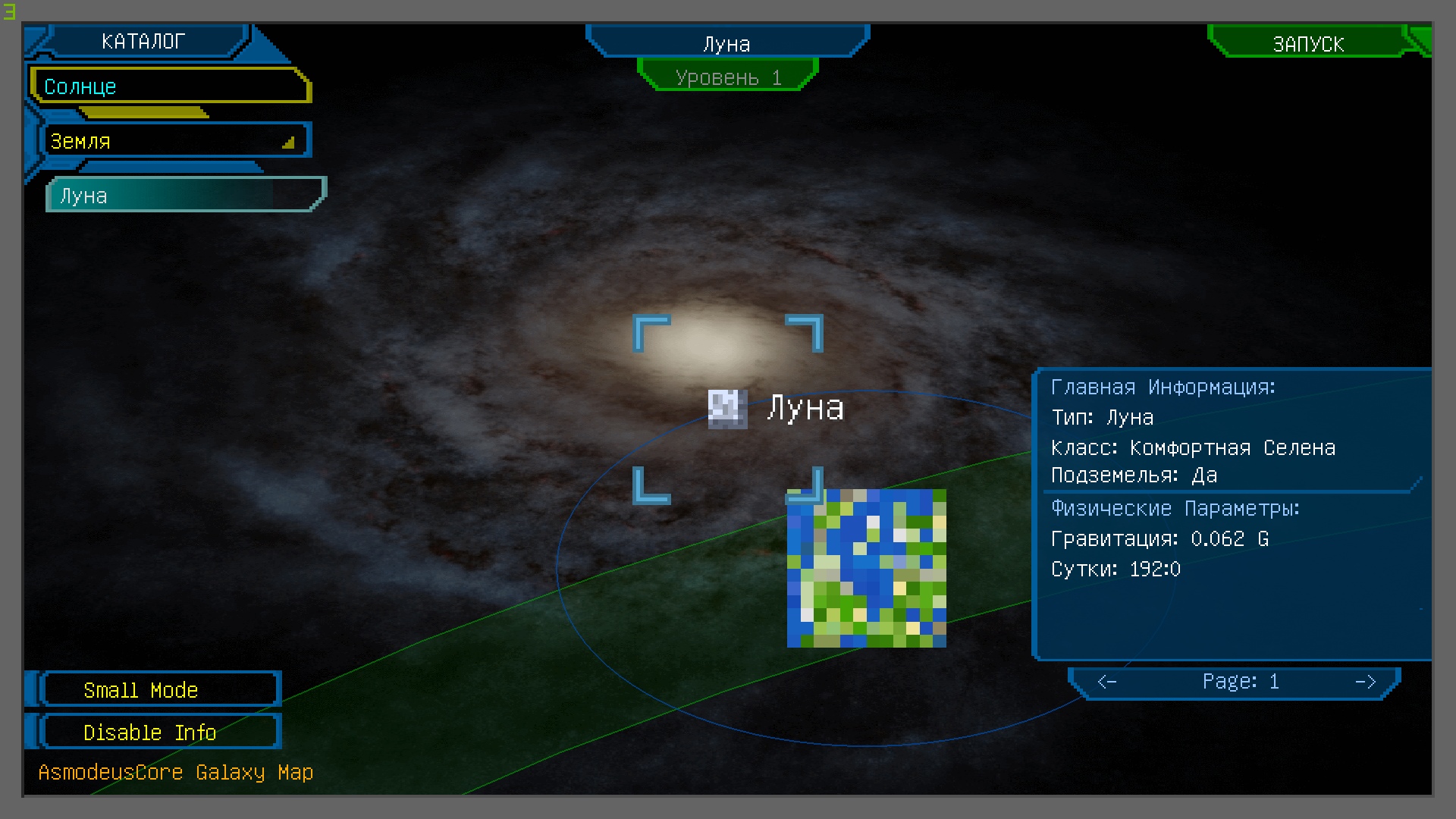Go to next info page arrow
This screenshot has height=819, width=1456.
pyautogui.click(x=1365, y=682)
